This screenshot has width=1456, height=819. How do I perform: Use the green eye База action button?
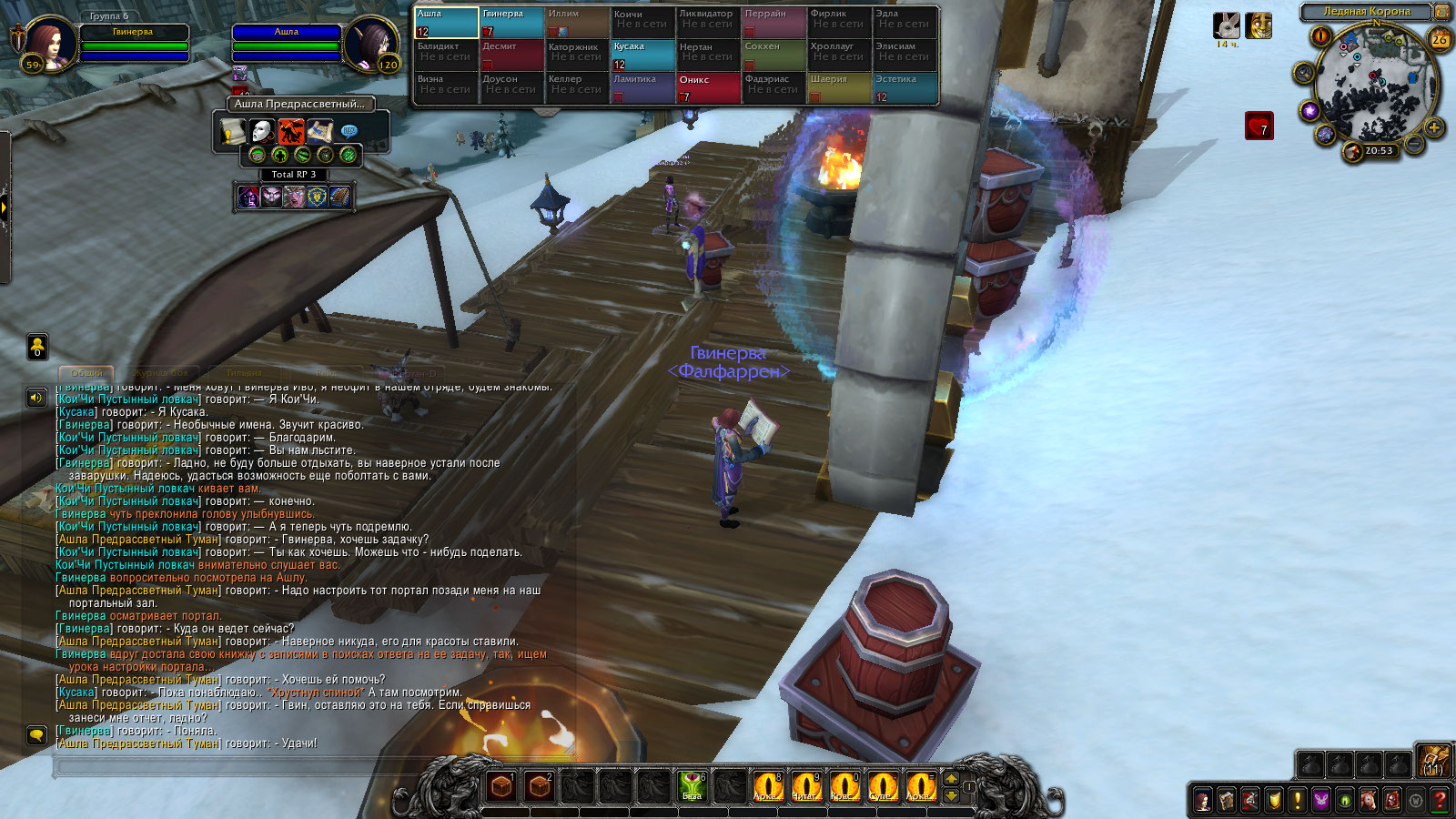(692, 785)
